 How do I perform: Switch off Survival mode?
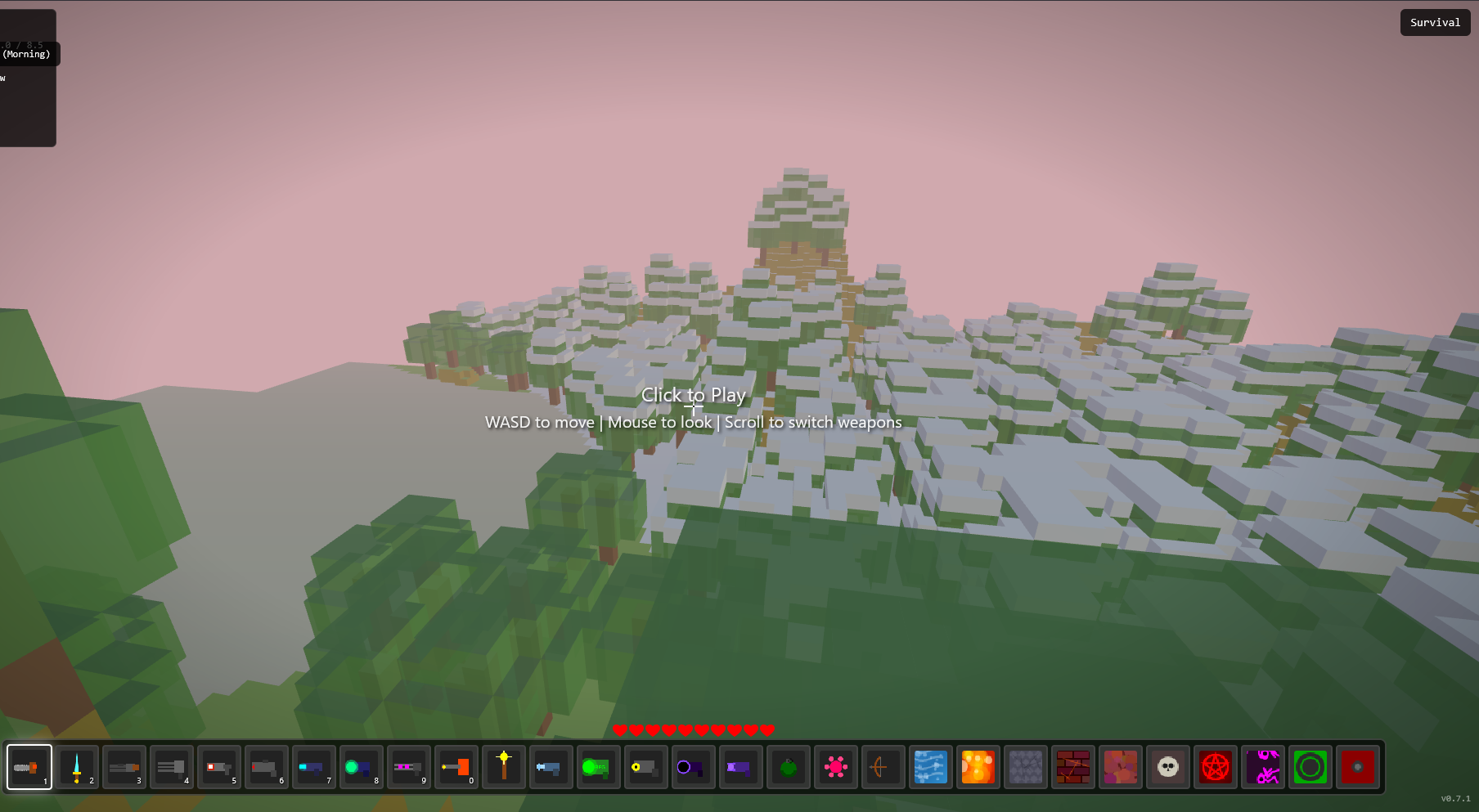[x=1435, y=22]
